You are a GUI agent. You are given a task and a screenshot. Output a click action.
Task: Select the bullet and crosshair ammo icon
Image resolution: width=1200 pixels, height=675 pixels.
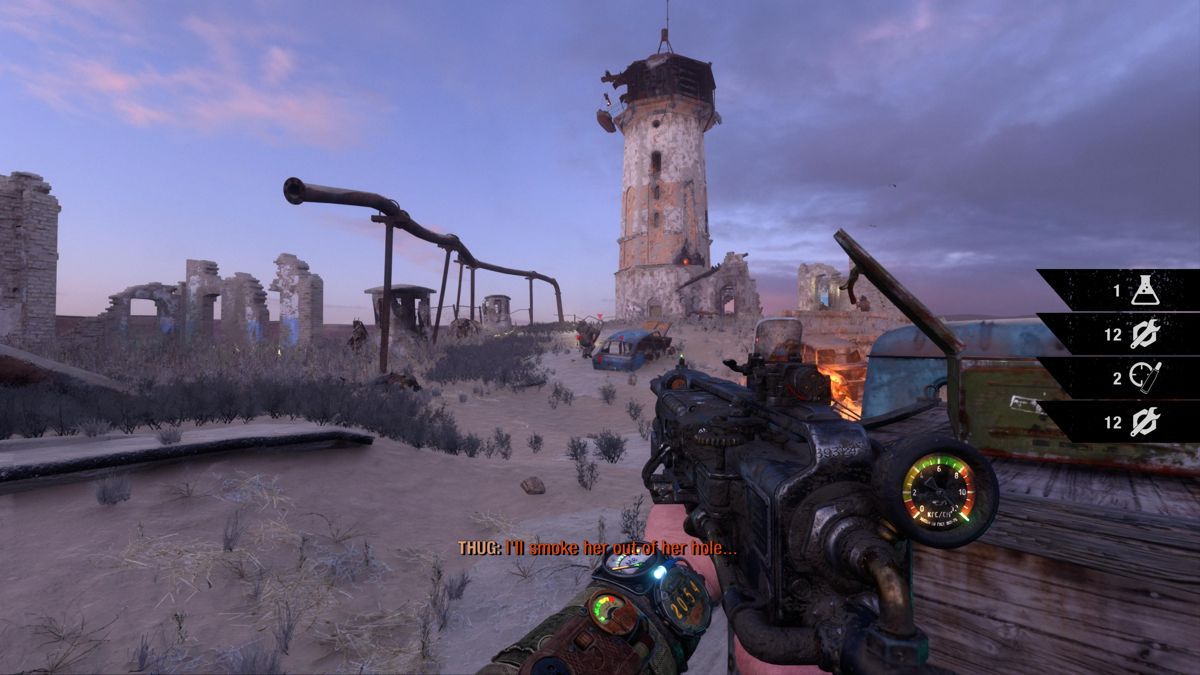[x=1144, y=378]
